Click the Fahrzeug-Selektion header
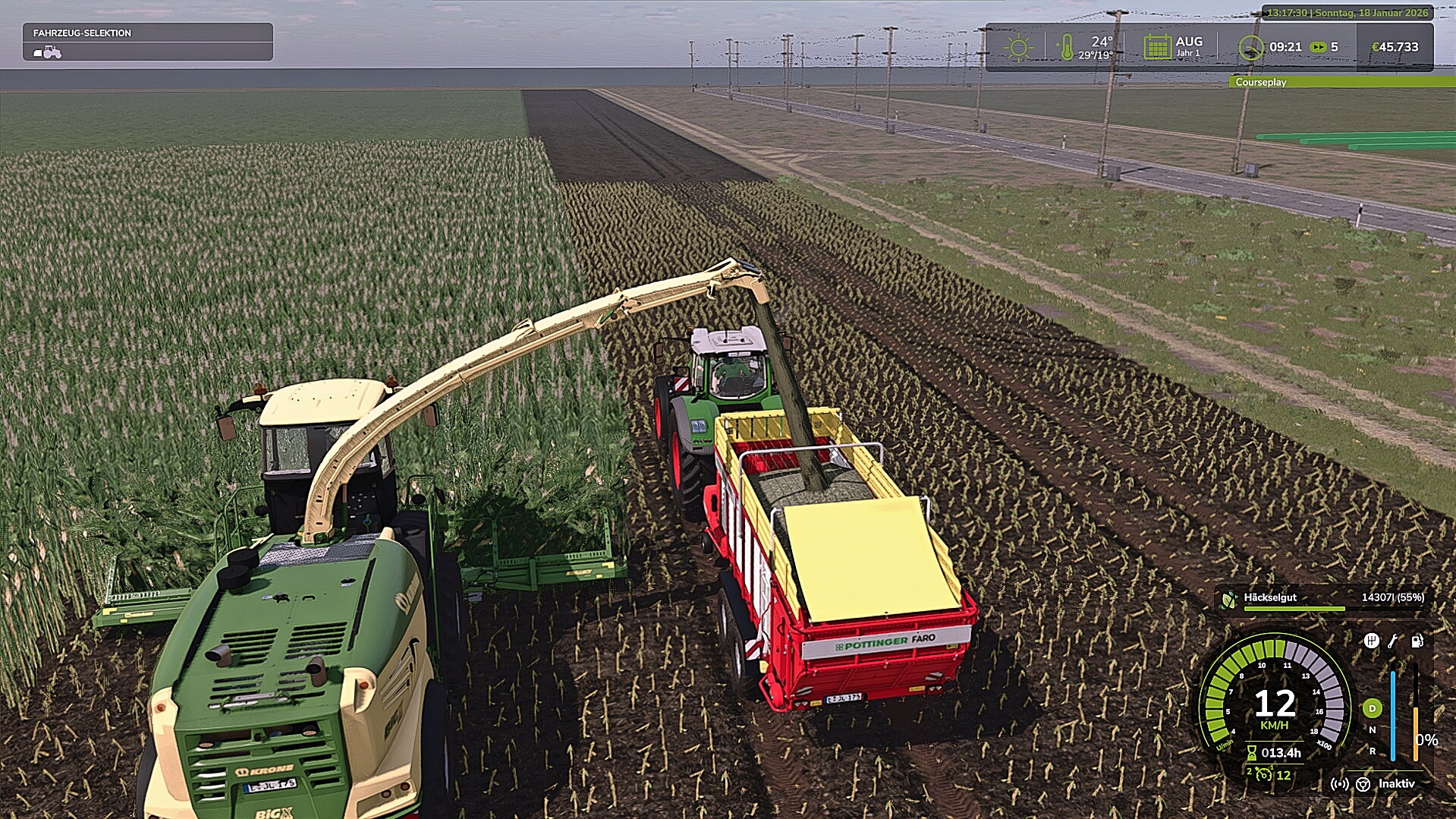Viewport: 1456px width, 819px height. (81, 33)
